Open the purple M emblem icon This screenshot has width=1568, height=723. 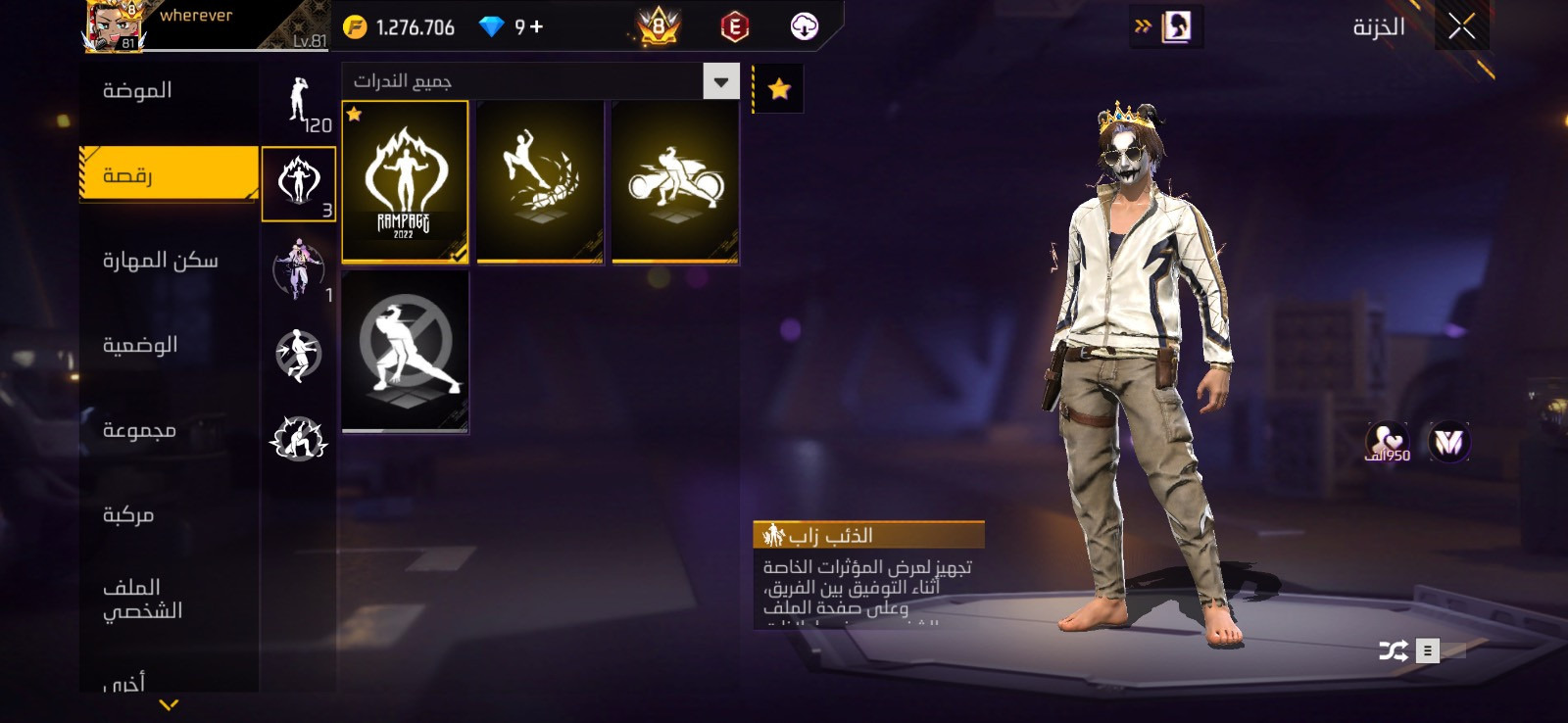coord(1448,443)
